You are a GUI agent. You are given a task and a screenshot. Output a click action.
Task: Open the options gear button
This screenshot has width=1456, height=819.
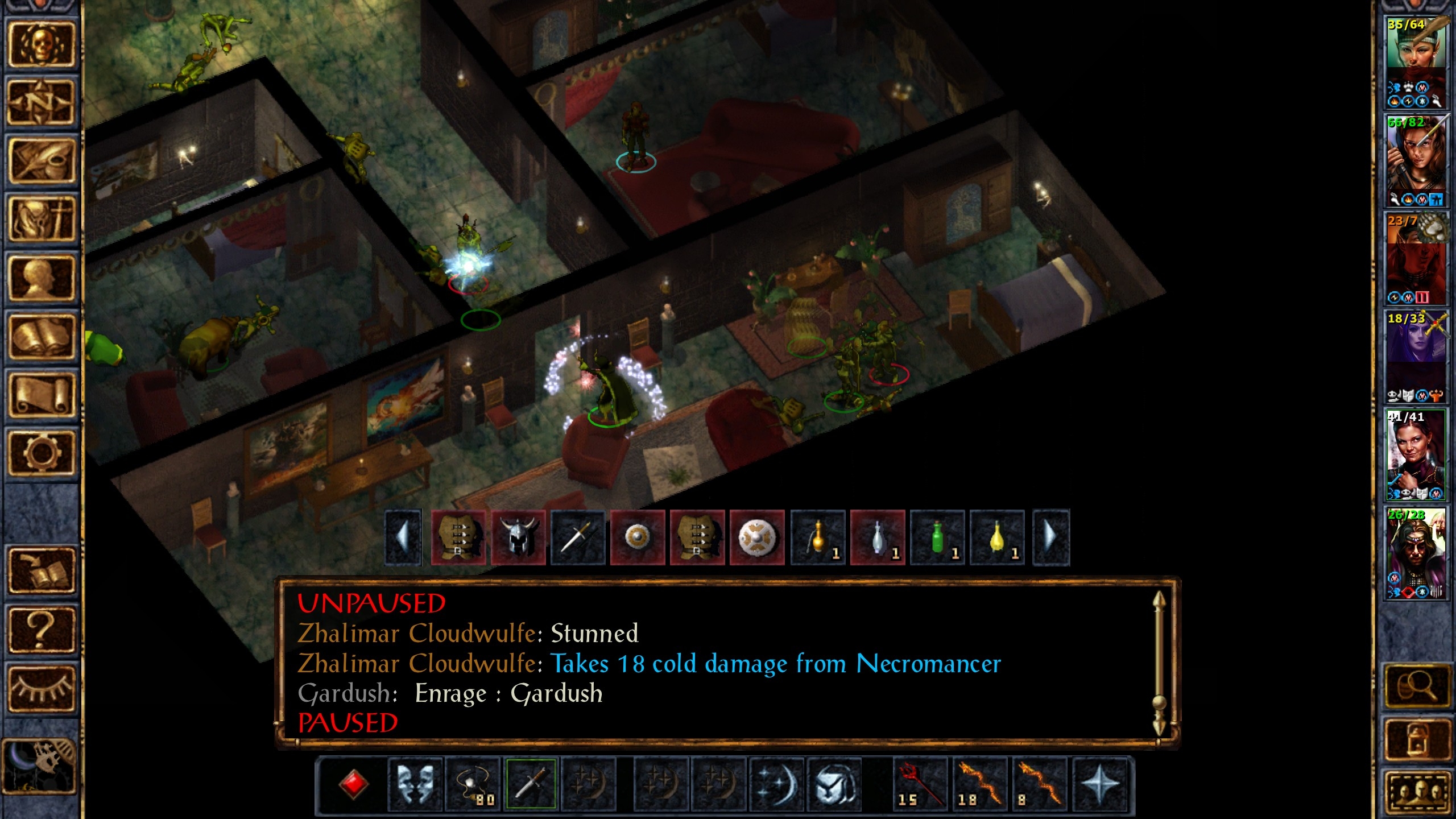41,453
